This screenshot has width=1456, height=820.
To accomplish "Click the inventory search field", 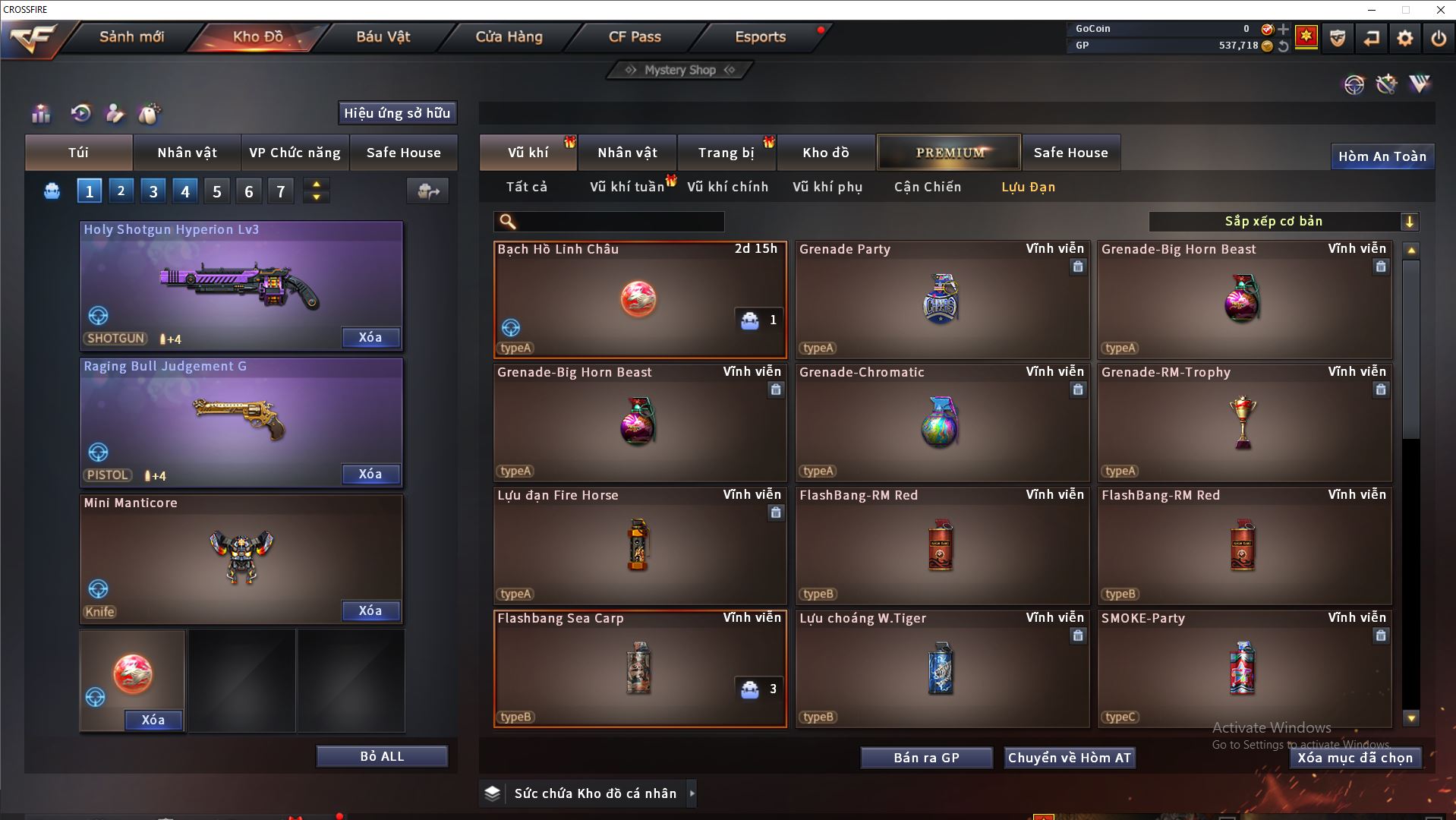I will click(x=619, y=222).
